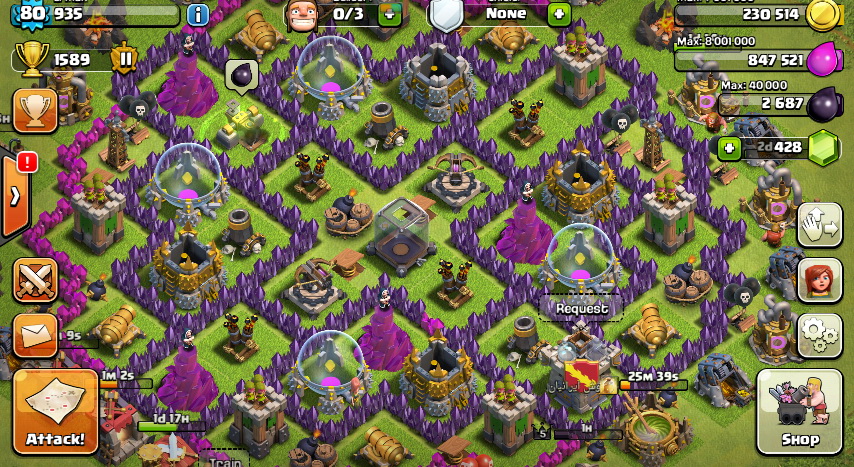Tap the builder face portrait
This screenshot has height=467, width=854.
pos(302,14)
